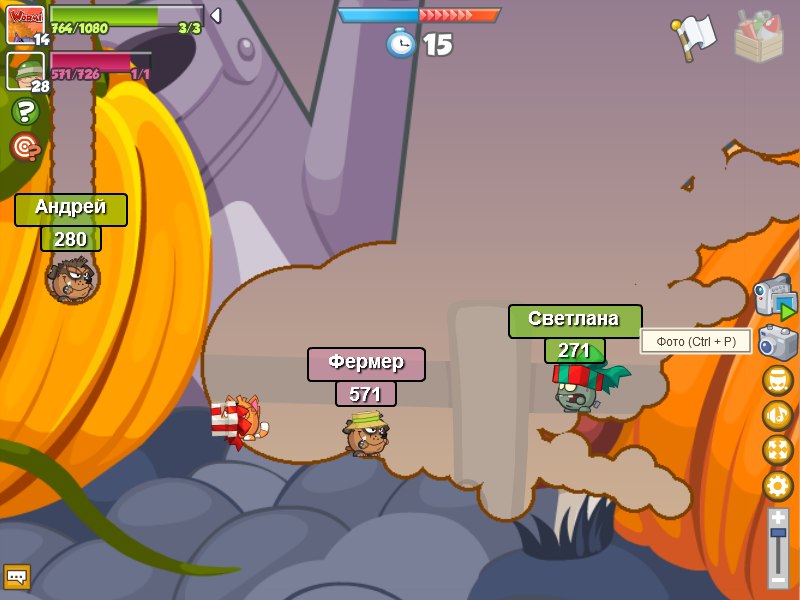This screenshot has width=800, height=600.
Task: Toggle fullscreen with the four-arrows button
Action: click(777, 450)
